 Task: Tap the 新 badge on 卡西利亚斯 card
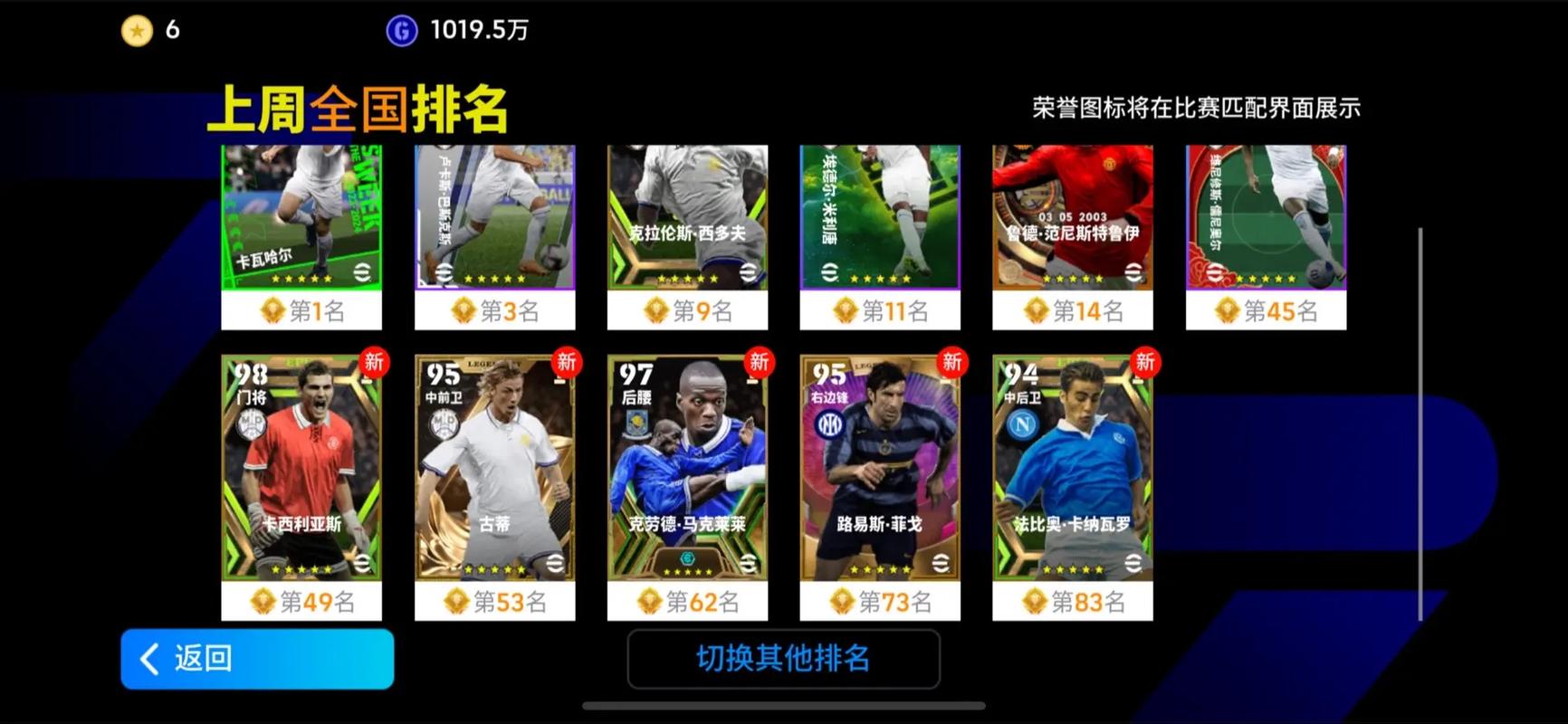[x=372, y=362]
